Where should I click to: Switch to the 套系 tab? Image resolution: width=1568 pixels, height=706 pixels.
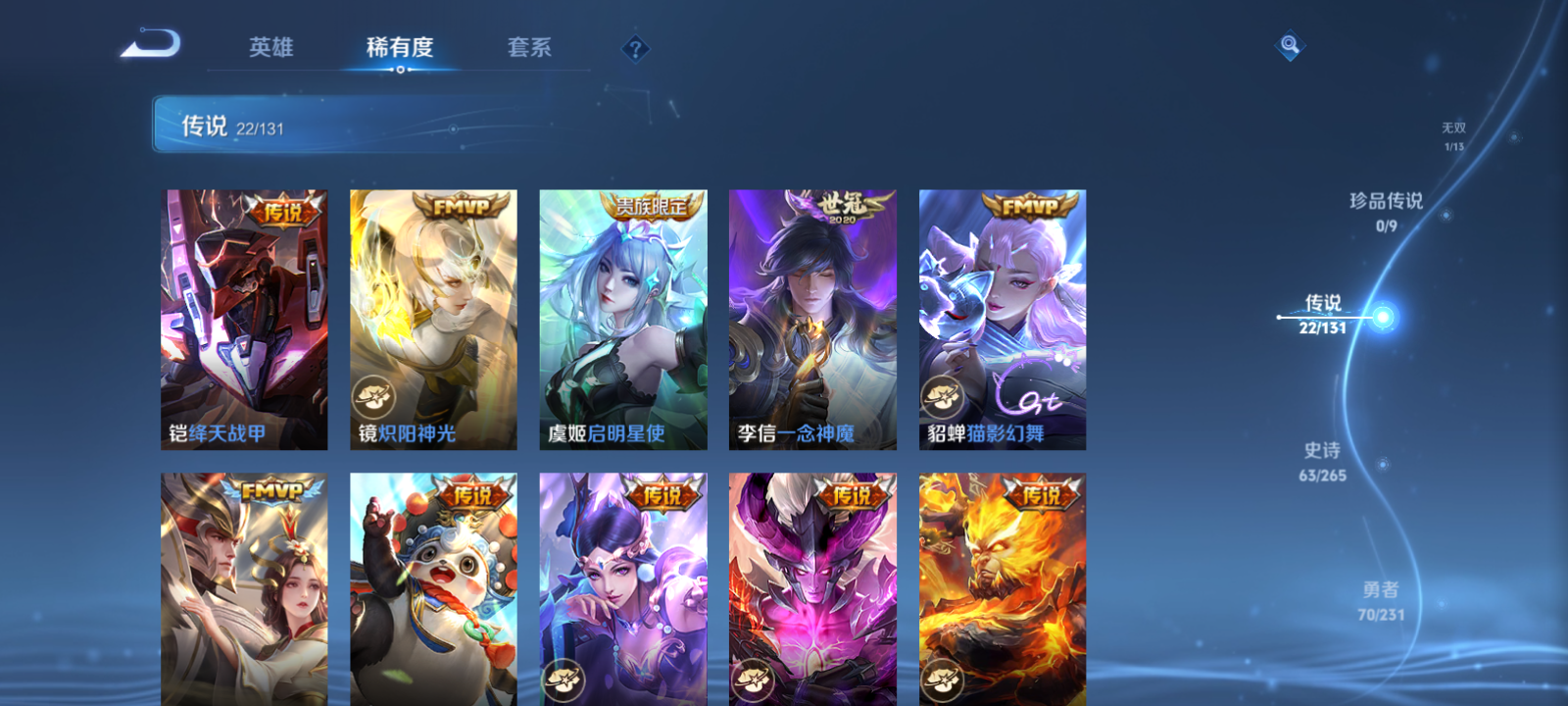(526, 46)
